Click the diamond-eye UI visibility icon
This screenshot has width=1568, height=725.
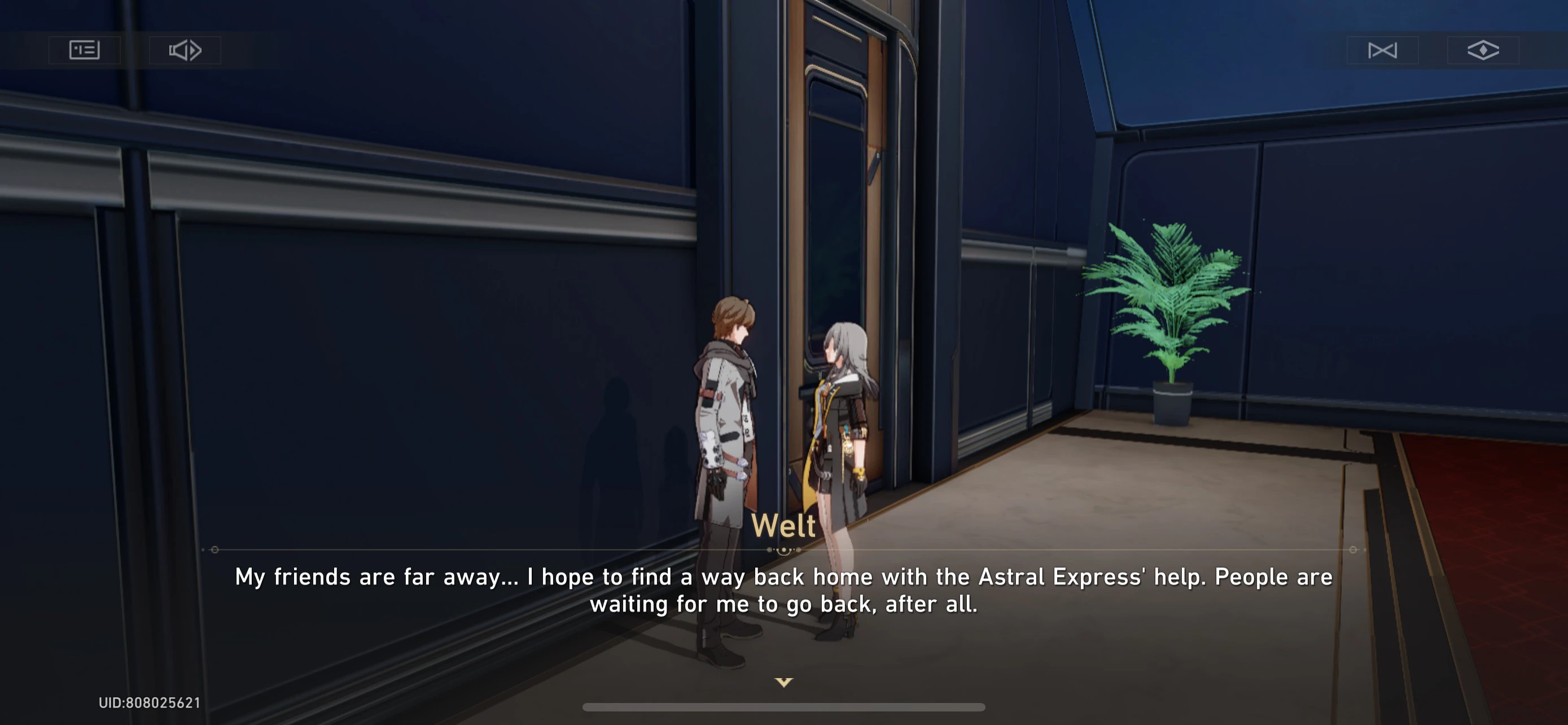click(x=1483, y=50)
